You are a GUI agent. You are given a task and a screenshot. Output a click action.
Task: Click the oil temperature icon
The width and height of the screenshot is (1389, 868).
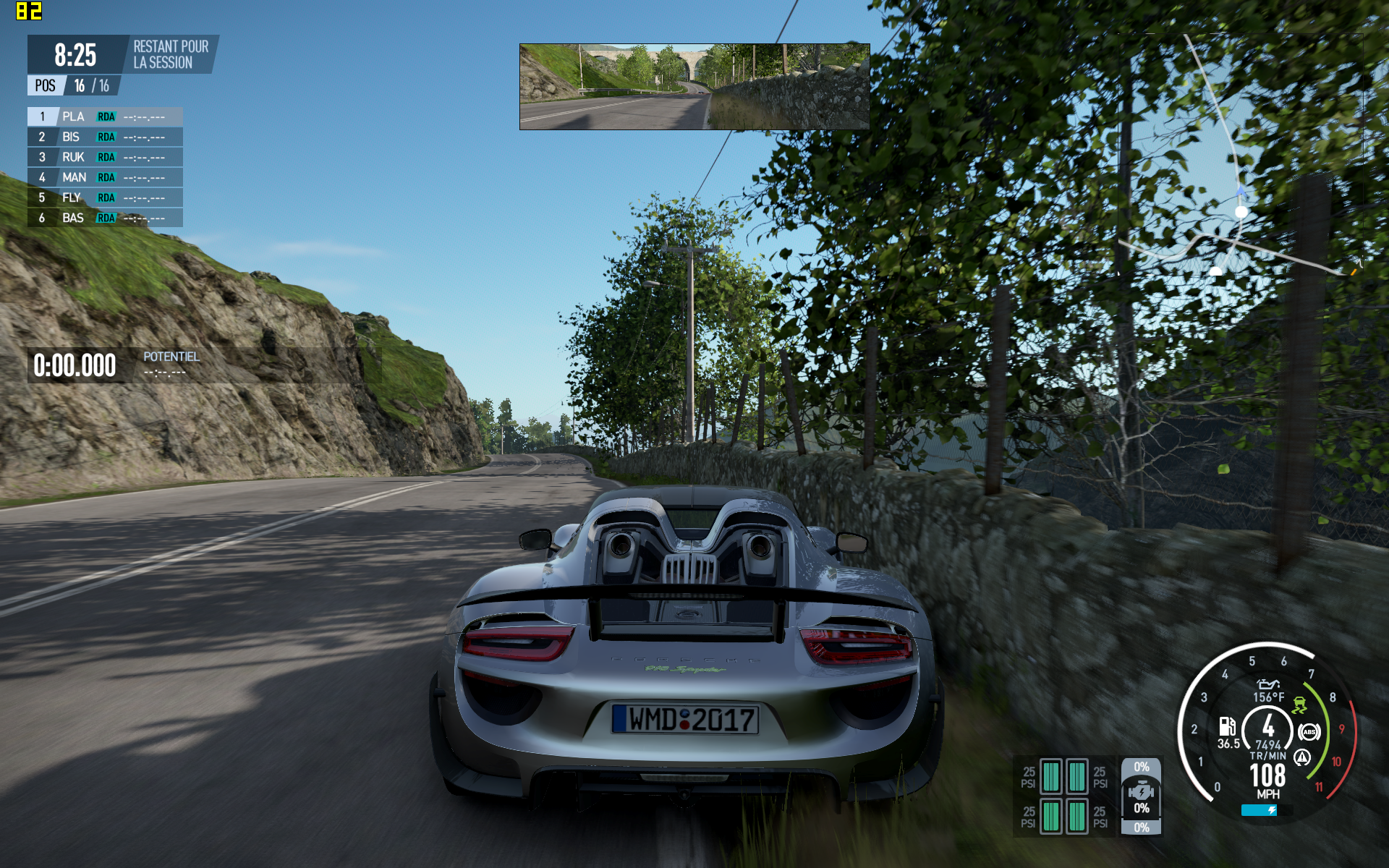[x=1267, y=684]
